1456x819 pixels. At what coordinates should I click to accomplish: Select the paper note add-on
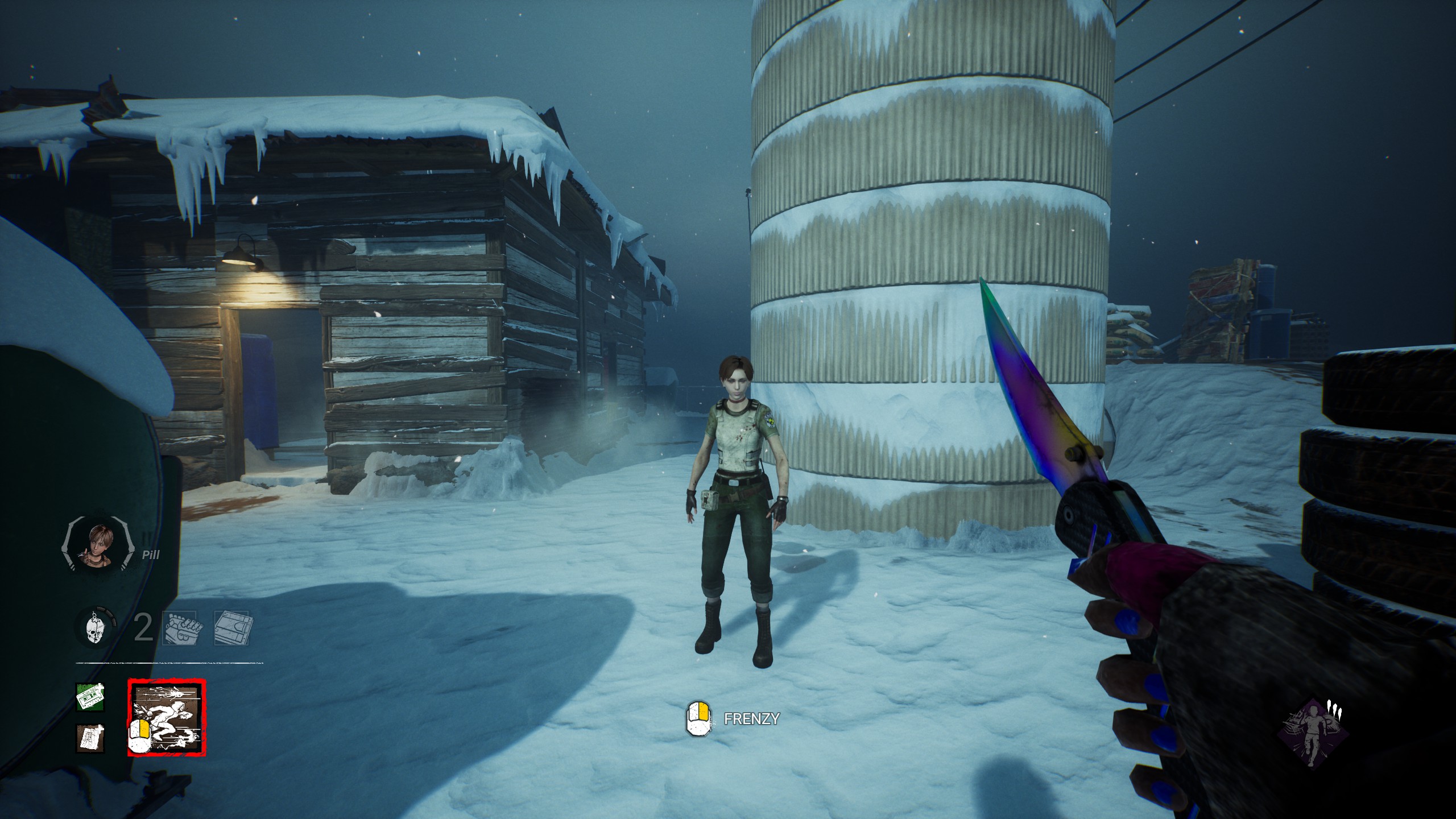(x=90, y=738)
